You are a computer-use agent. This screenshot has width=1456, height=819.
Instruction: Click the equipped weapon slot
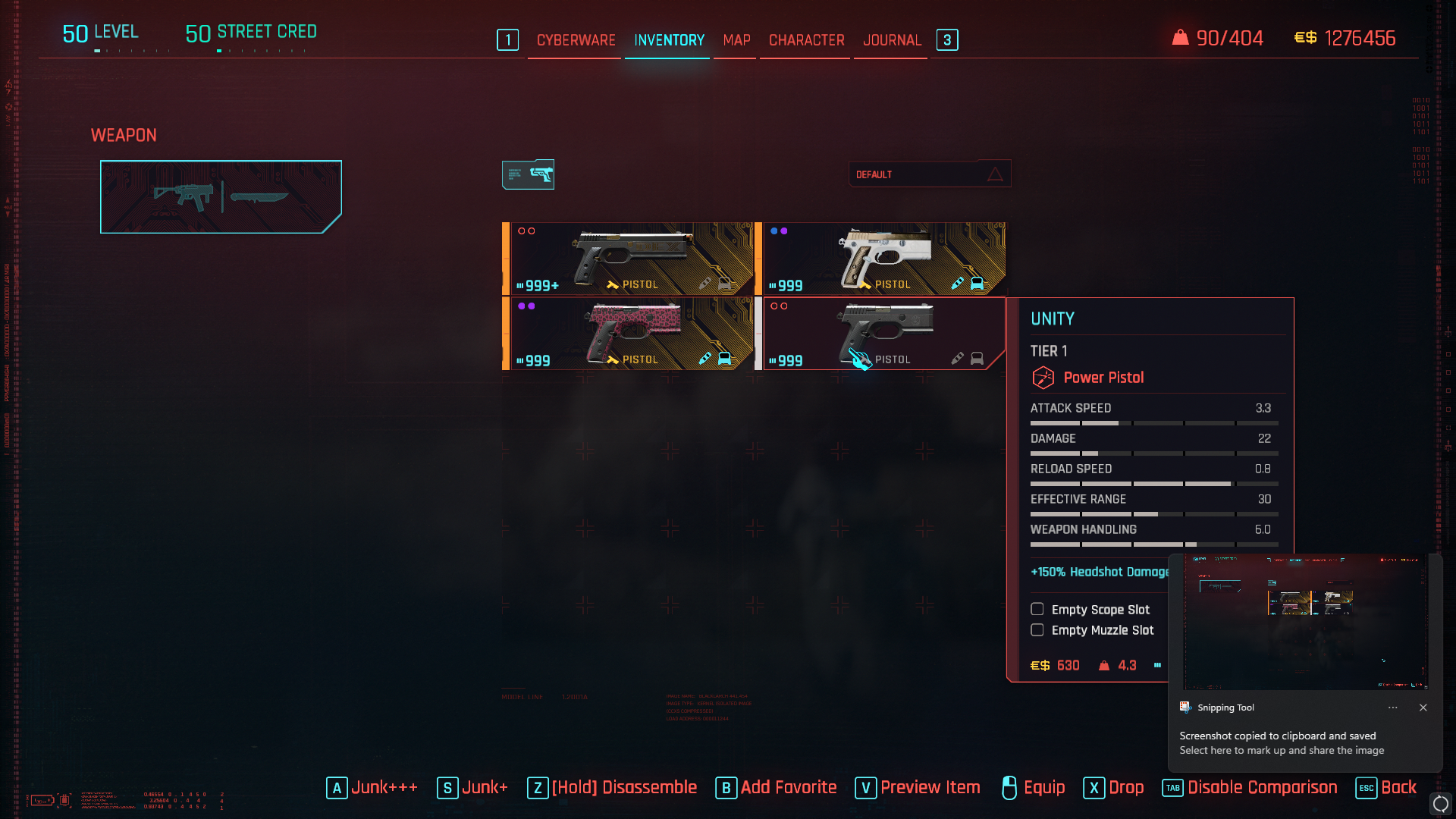click(221, 196)
